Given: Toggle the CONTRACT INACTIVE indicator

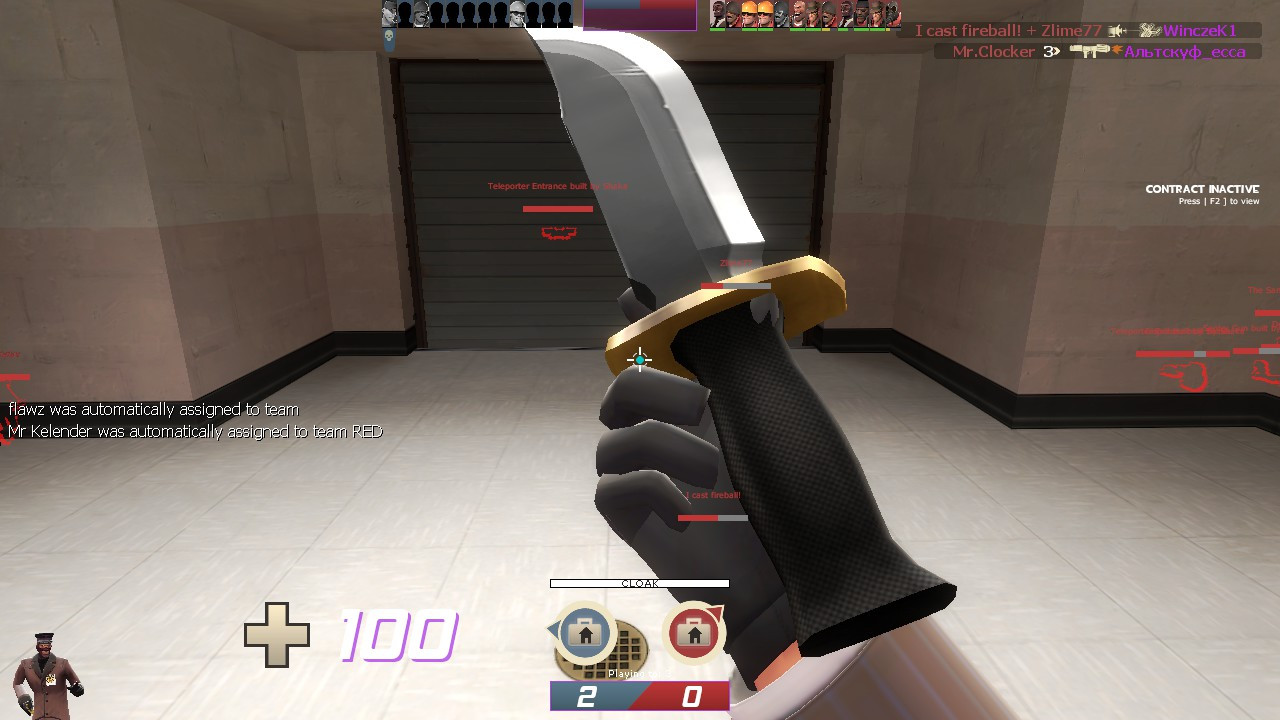Looking at the screenshot, I should tap(1202, 188).
